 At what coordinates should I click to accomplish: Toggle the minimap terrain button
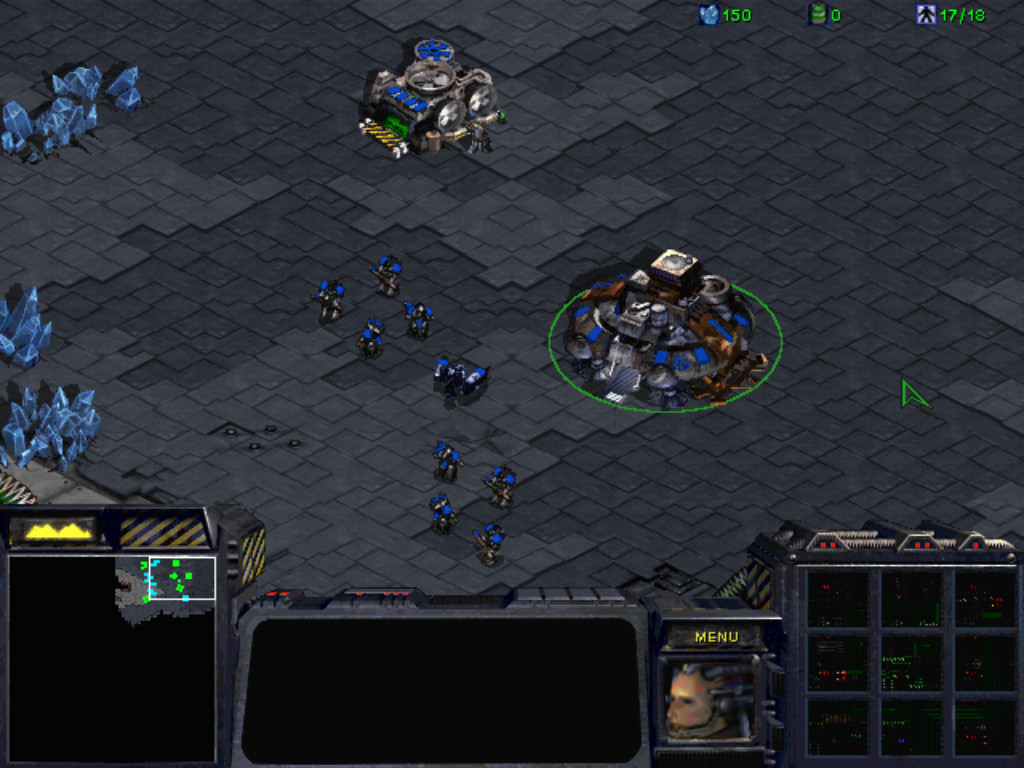(58, 530)
